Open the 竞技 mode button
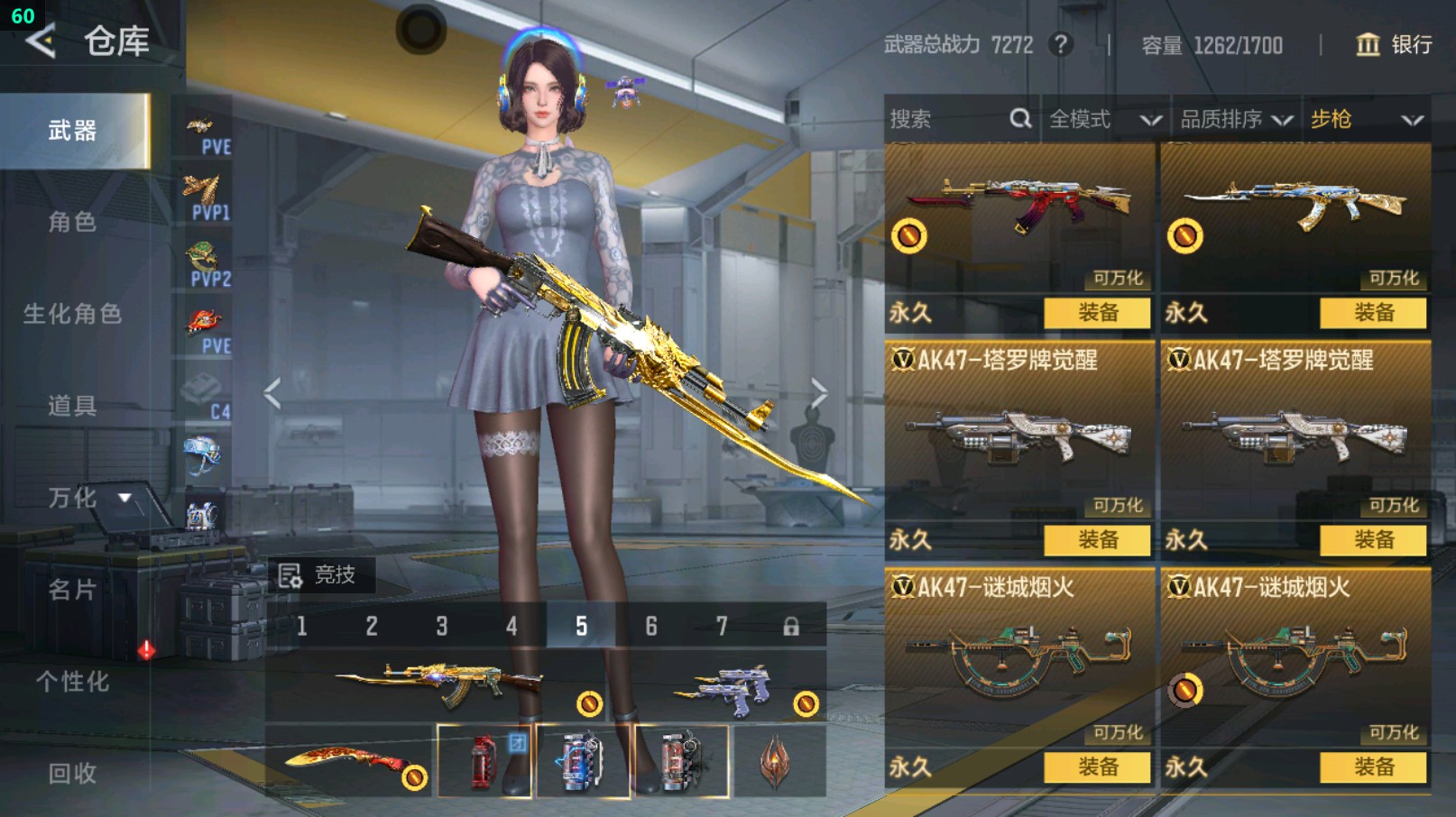The width and height of the screenshot is (1456, 817). 318,575
